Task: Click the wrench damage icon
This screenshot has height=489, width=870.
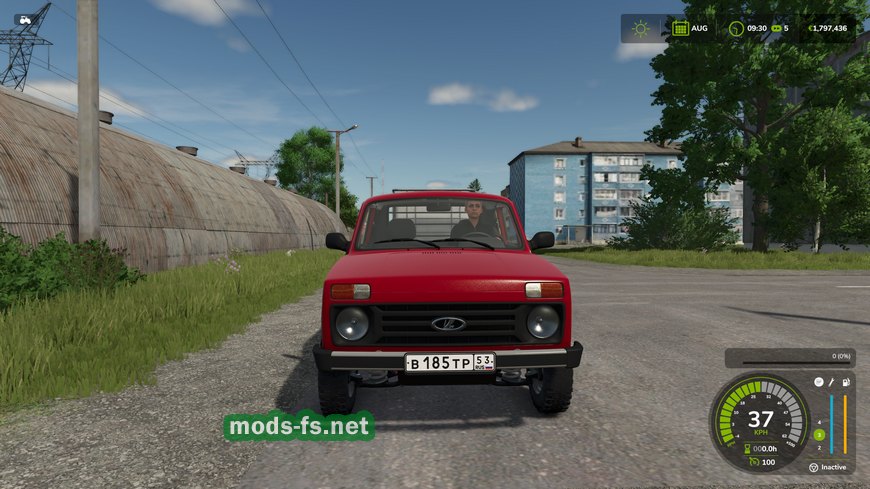Action: 832,382
